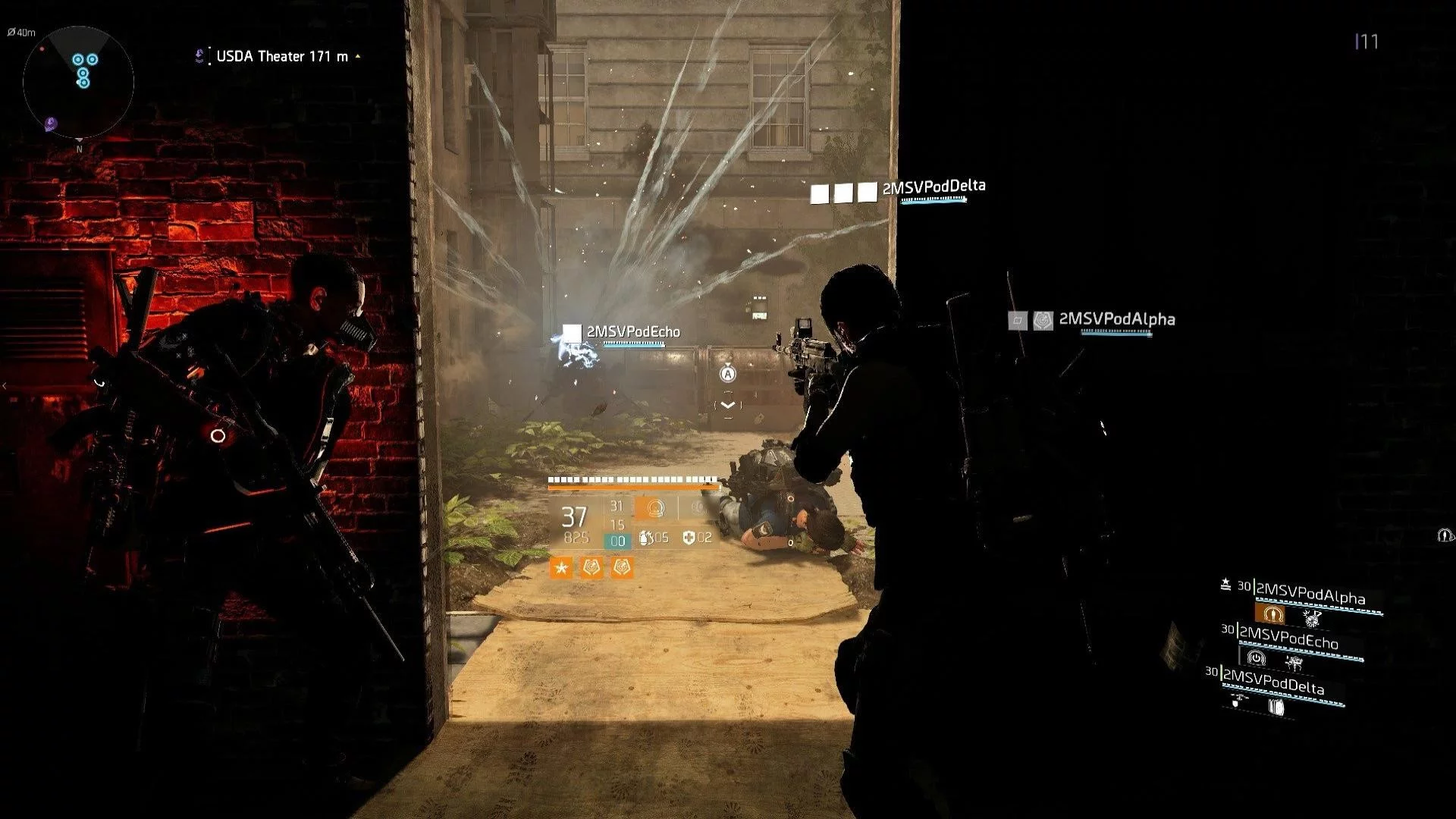Select the incendiary grenade icon

point(646,538)
